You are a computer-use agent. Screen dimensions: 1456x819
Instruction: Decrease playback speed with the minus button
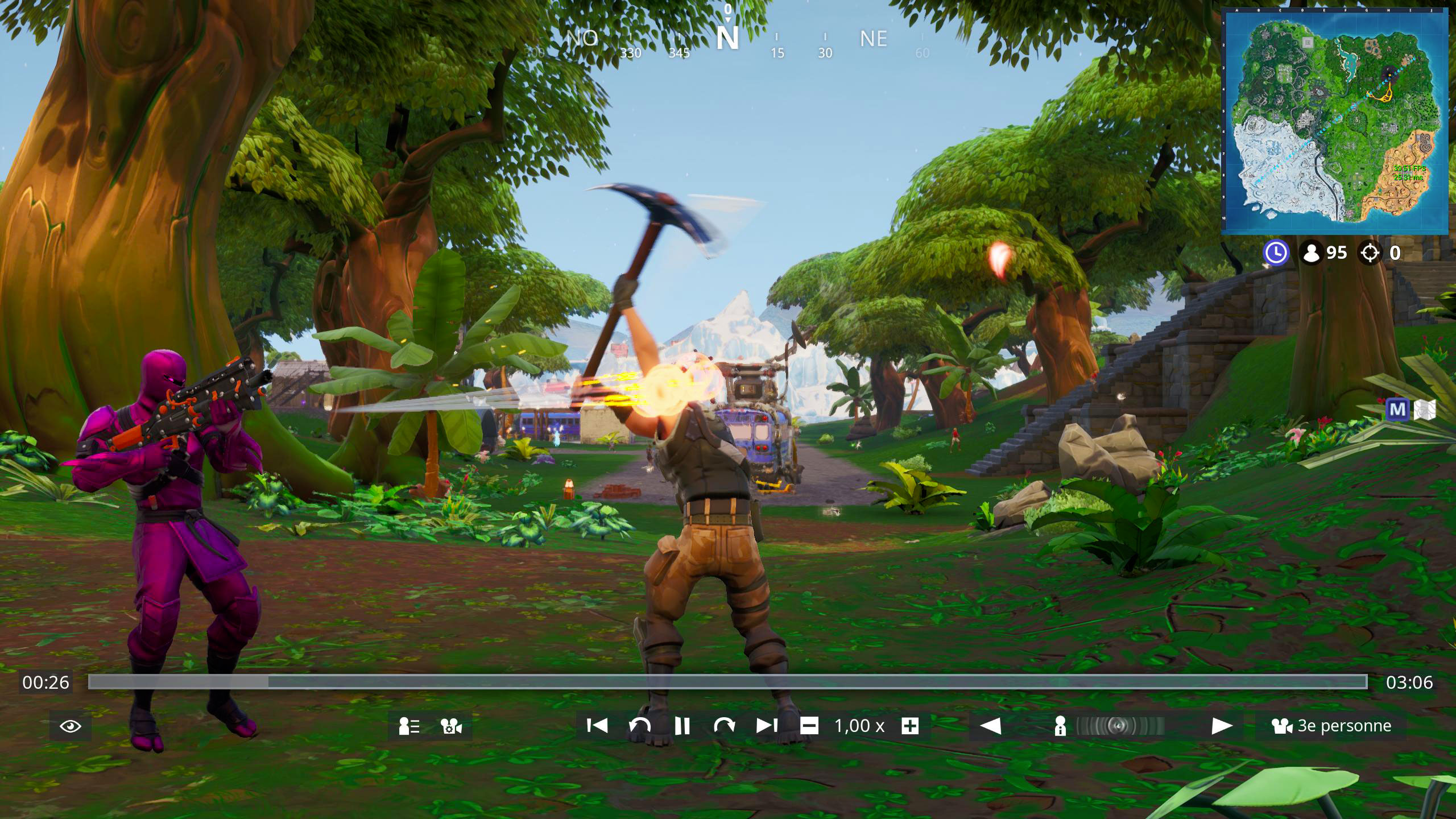point(808,726)
